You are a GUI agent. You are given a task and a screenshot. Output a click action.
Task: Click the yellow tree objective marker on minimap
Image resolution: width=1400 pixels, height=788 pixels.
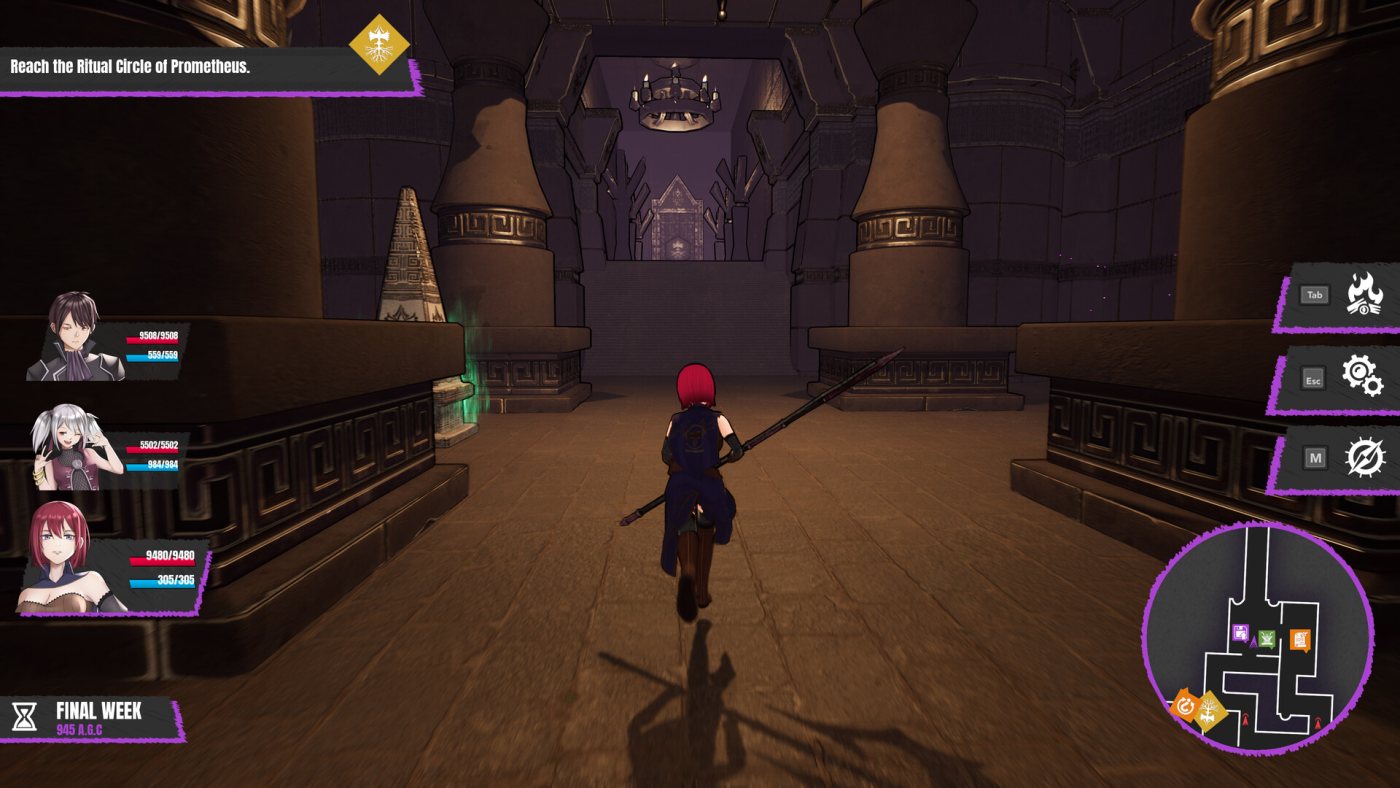pyautogui.click(x=1209, y=711)
